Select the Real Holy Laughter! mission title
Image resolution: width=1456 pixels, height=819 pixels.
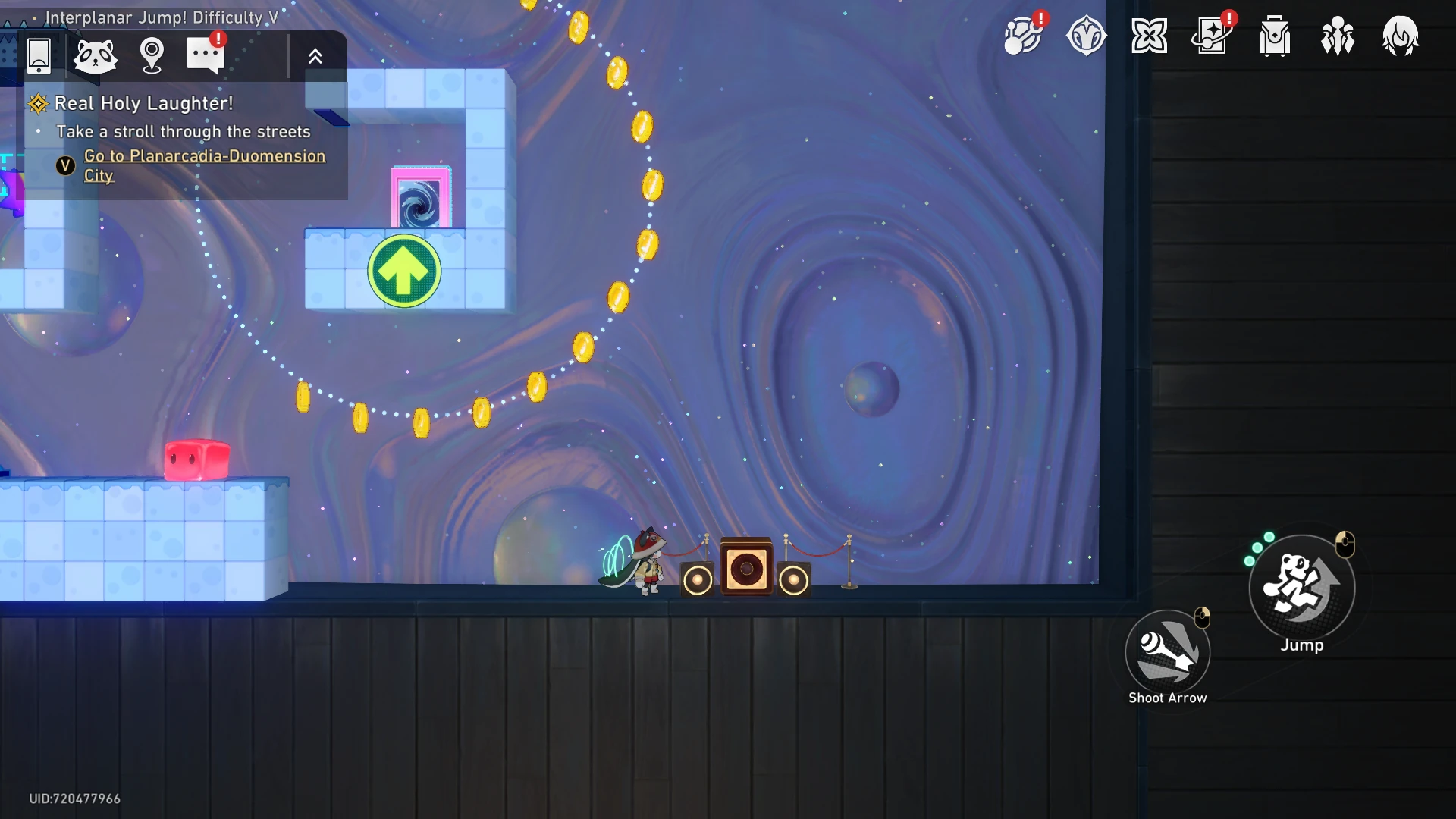tap(143, 103)
